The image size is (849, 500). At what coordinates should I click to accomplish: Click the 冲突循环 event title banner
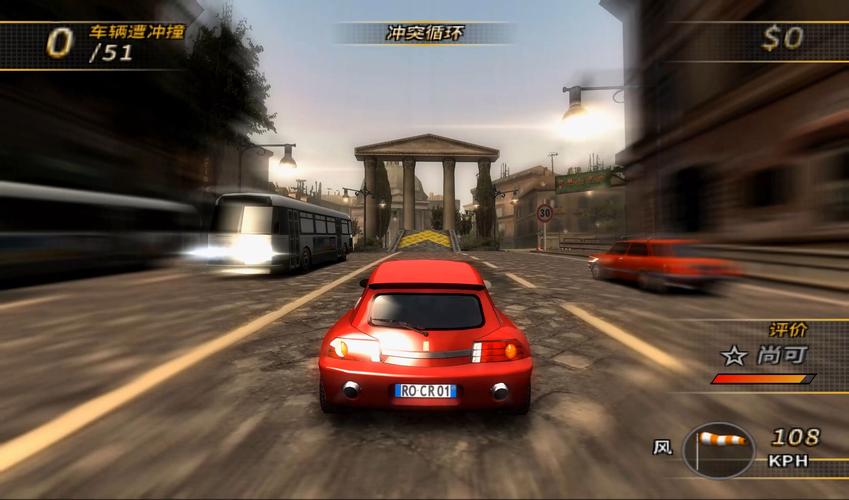[x=423, y=33]
